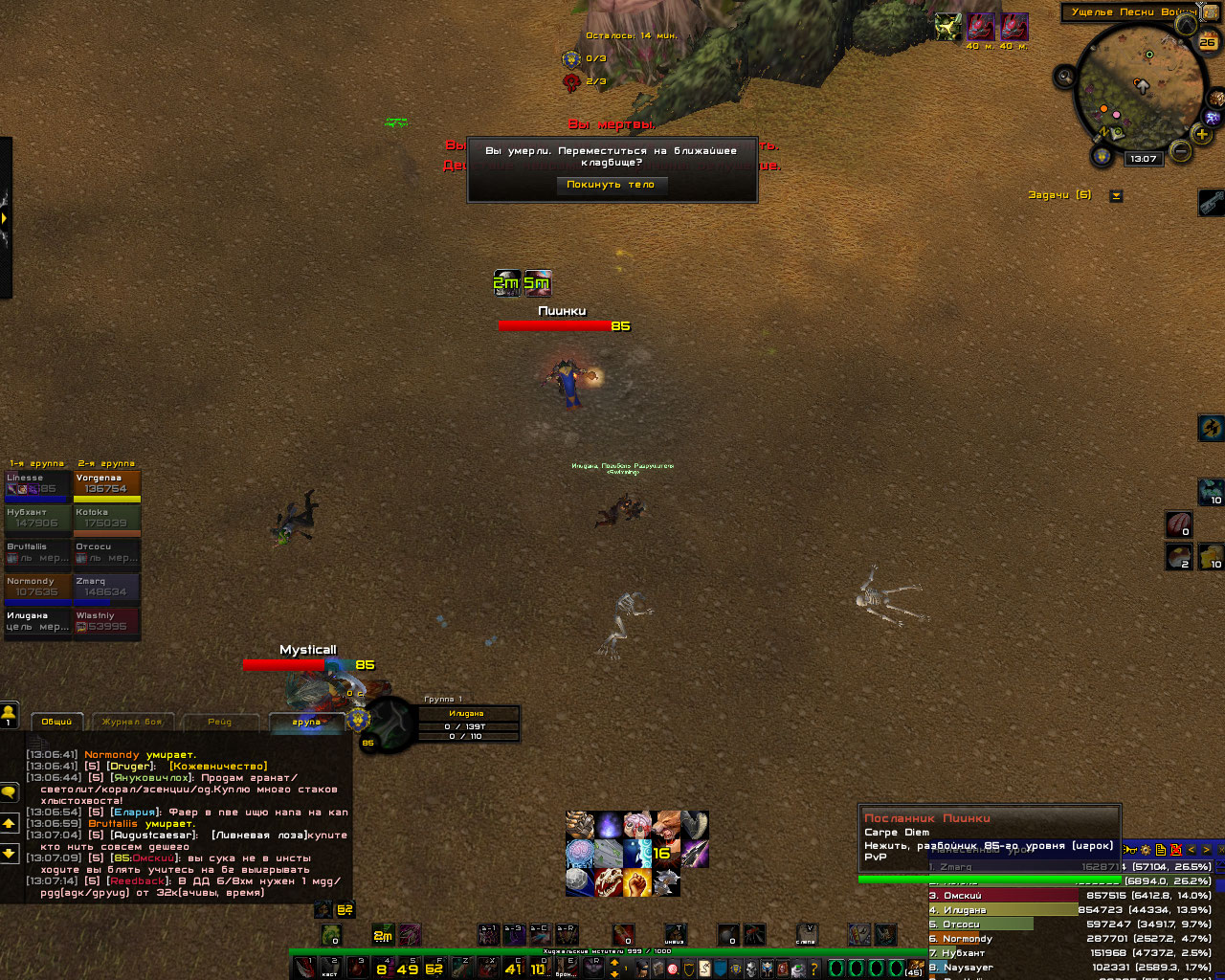Click the Покинуть тело release button
Screen dimensions: 1225x980
(611, 185)
